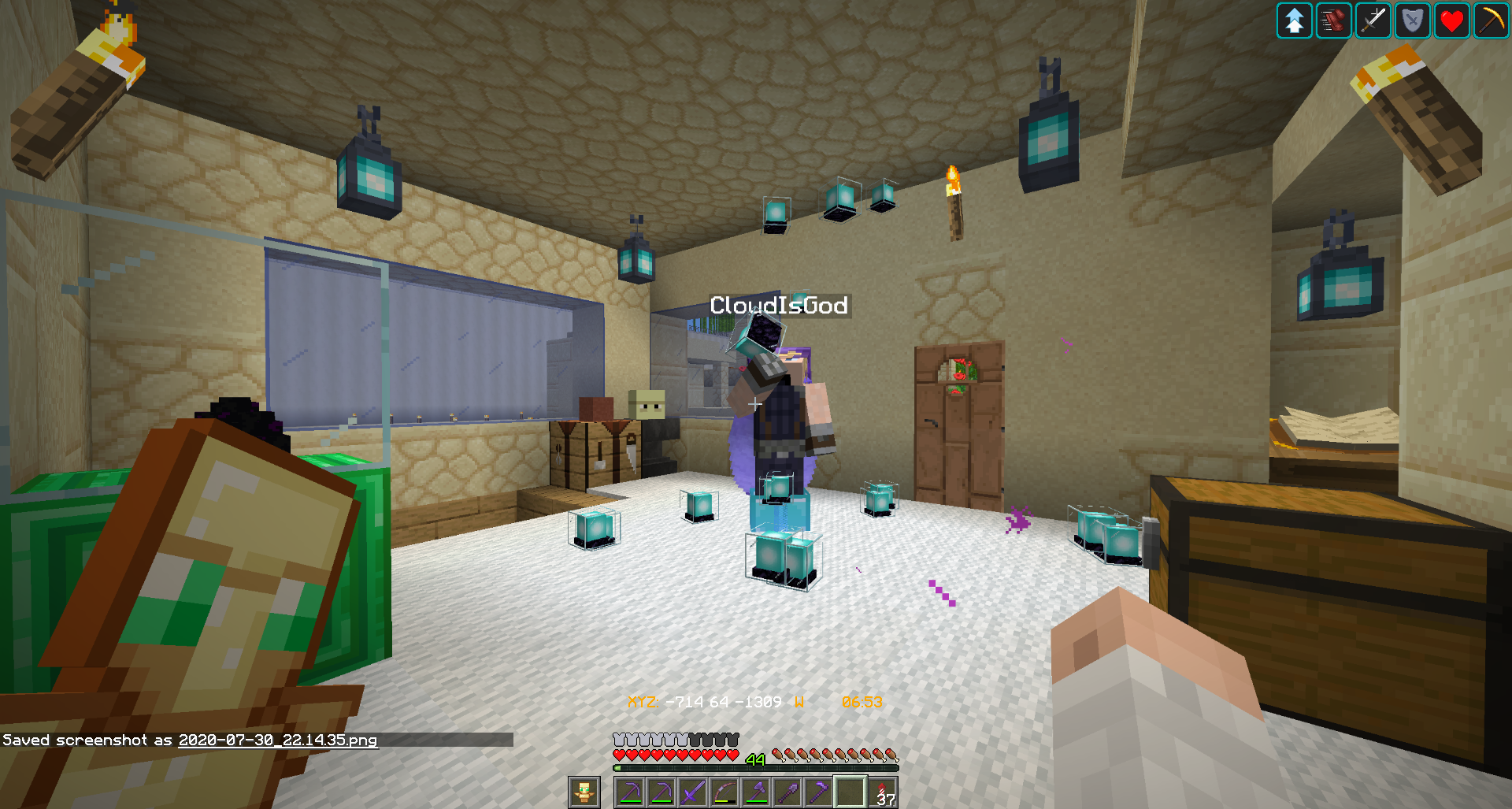Select the enchanted bow in the hotbar

point(724,791)
